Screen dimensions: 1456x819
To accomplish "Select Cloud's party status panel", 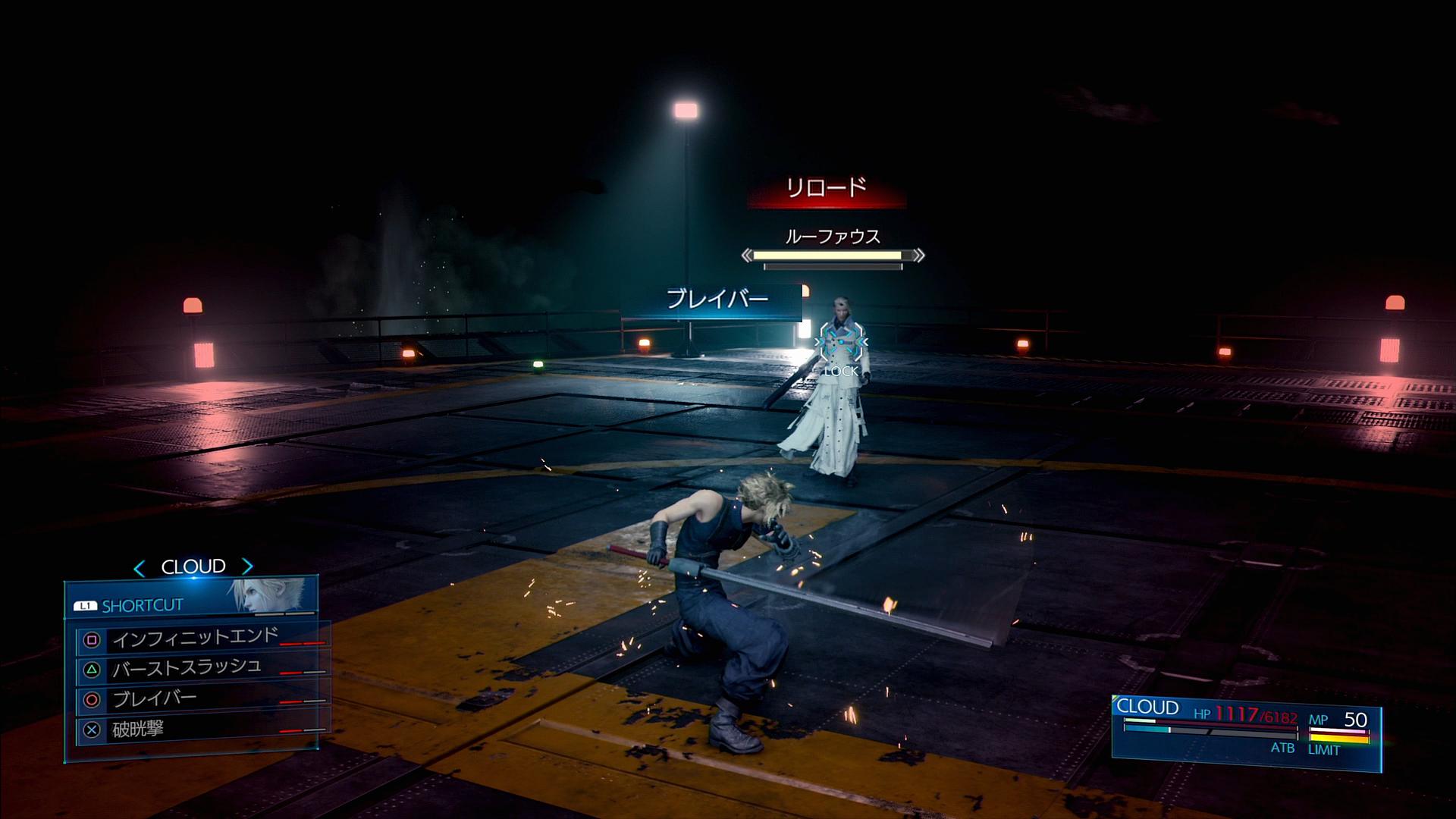I will pyautogui.click(x=1245, y=731).
